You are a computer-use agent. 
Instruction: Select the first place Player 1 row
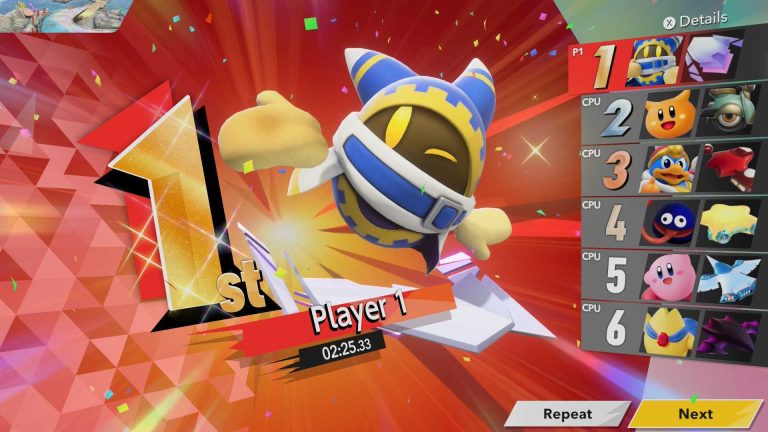(x=668, y=63)
